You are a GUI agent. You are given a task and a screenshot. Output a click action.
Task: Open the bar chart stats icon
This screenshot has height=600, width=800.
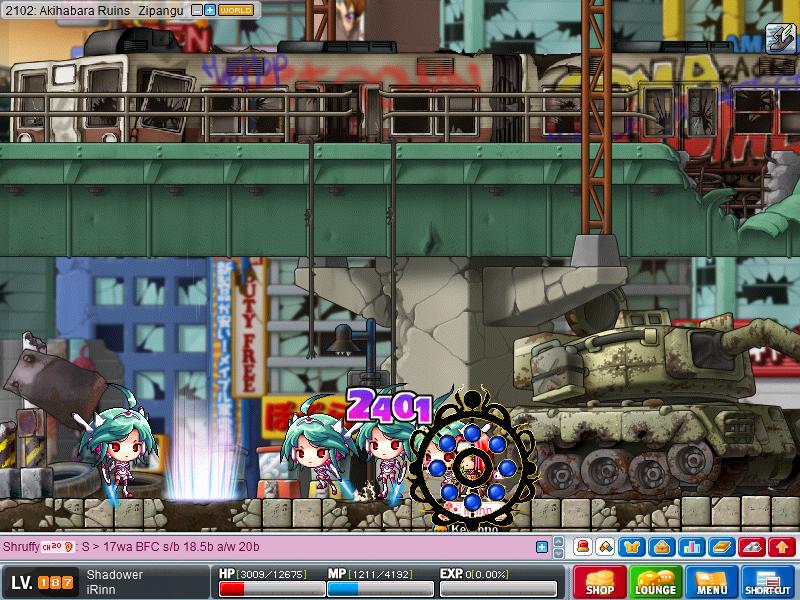pyautogui.click(x=690, y=547)
